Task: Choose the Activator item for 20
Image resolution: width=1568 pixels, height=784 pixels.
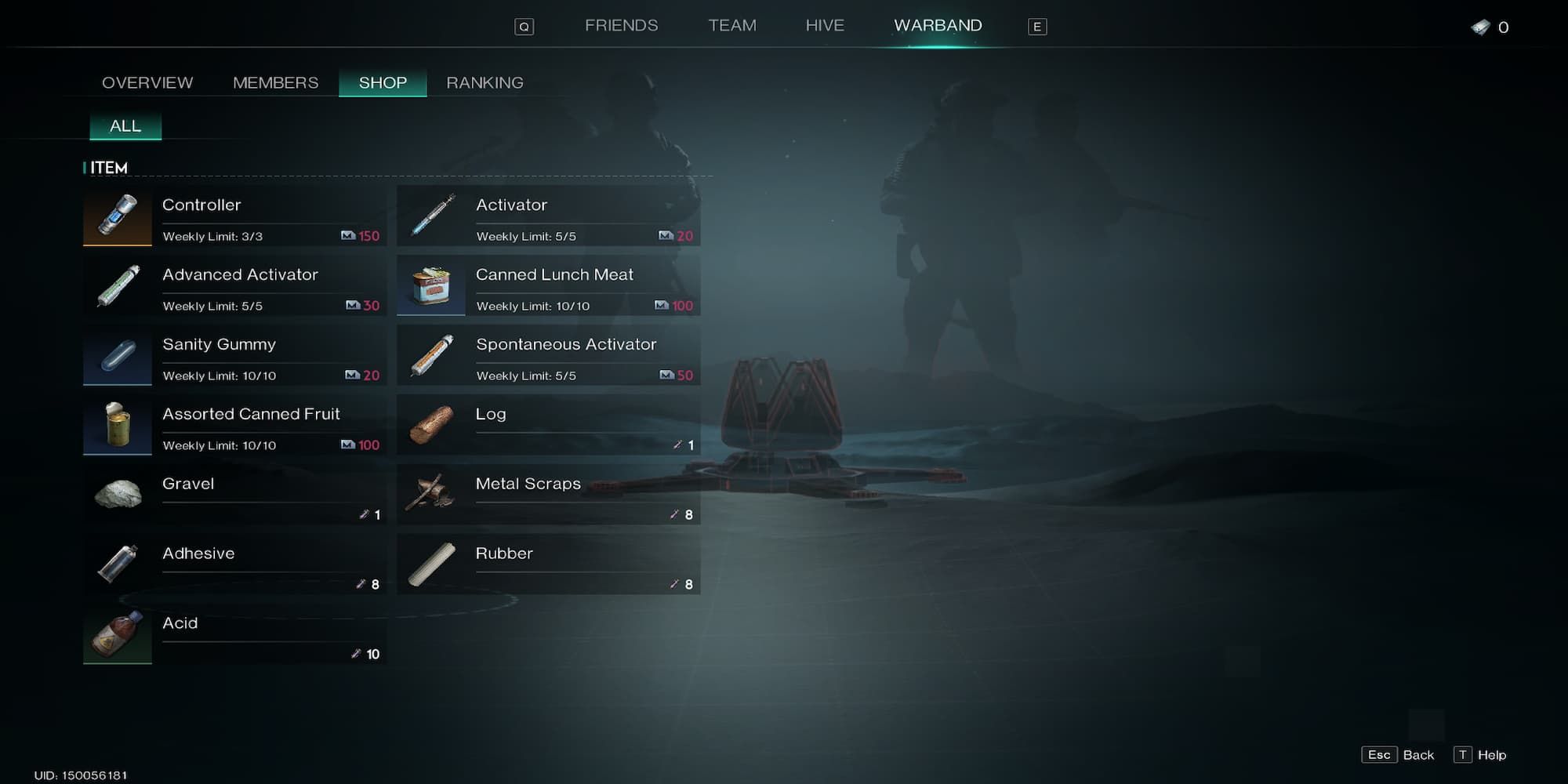Action: (x=548, y=216)
